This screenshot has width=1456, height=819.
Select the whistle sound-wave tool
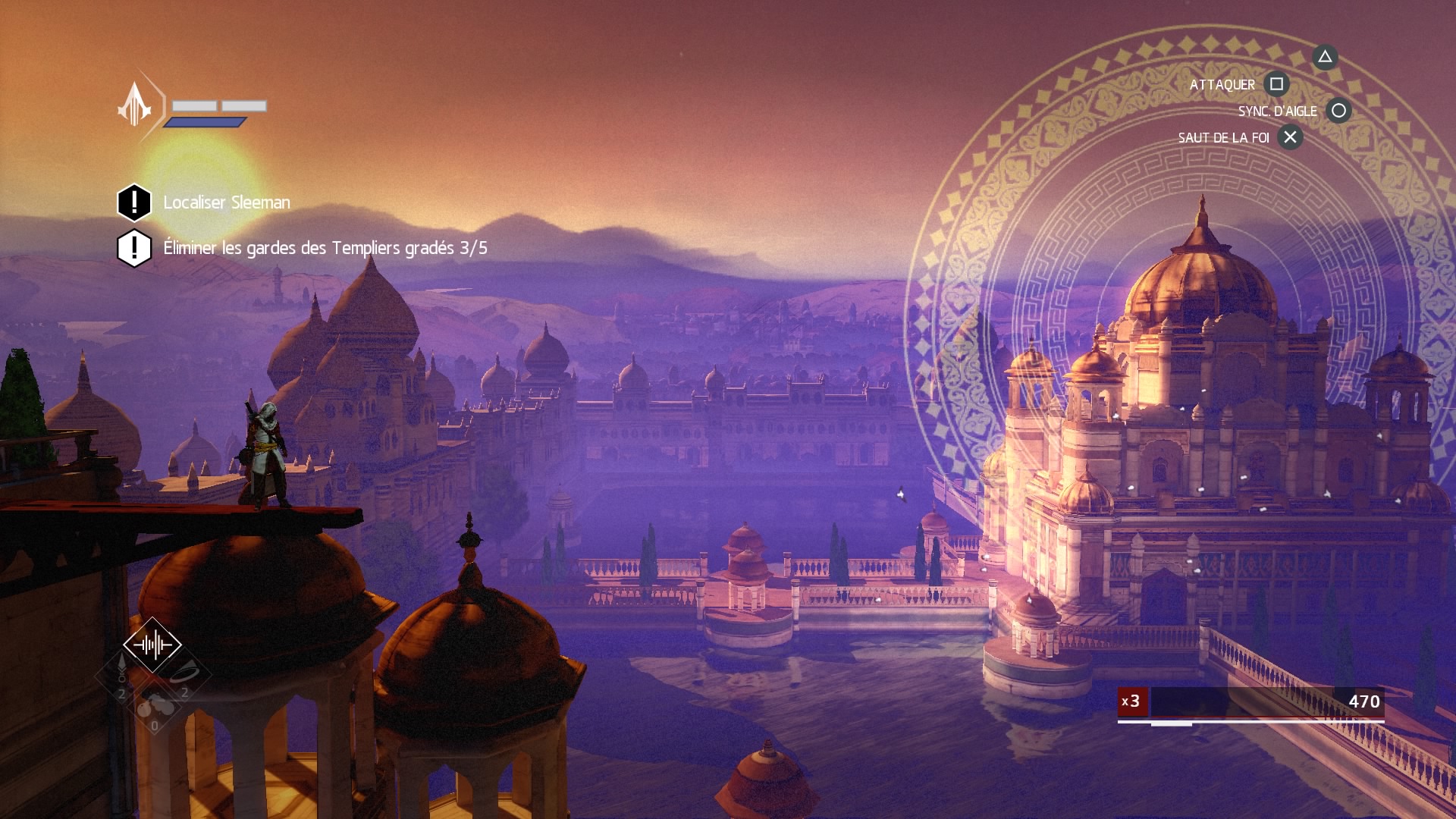click(152, 645)
